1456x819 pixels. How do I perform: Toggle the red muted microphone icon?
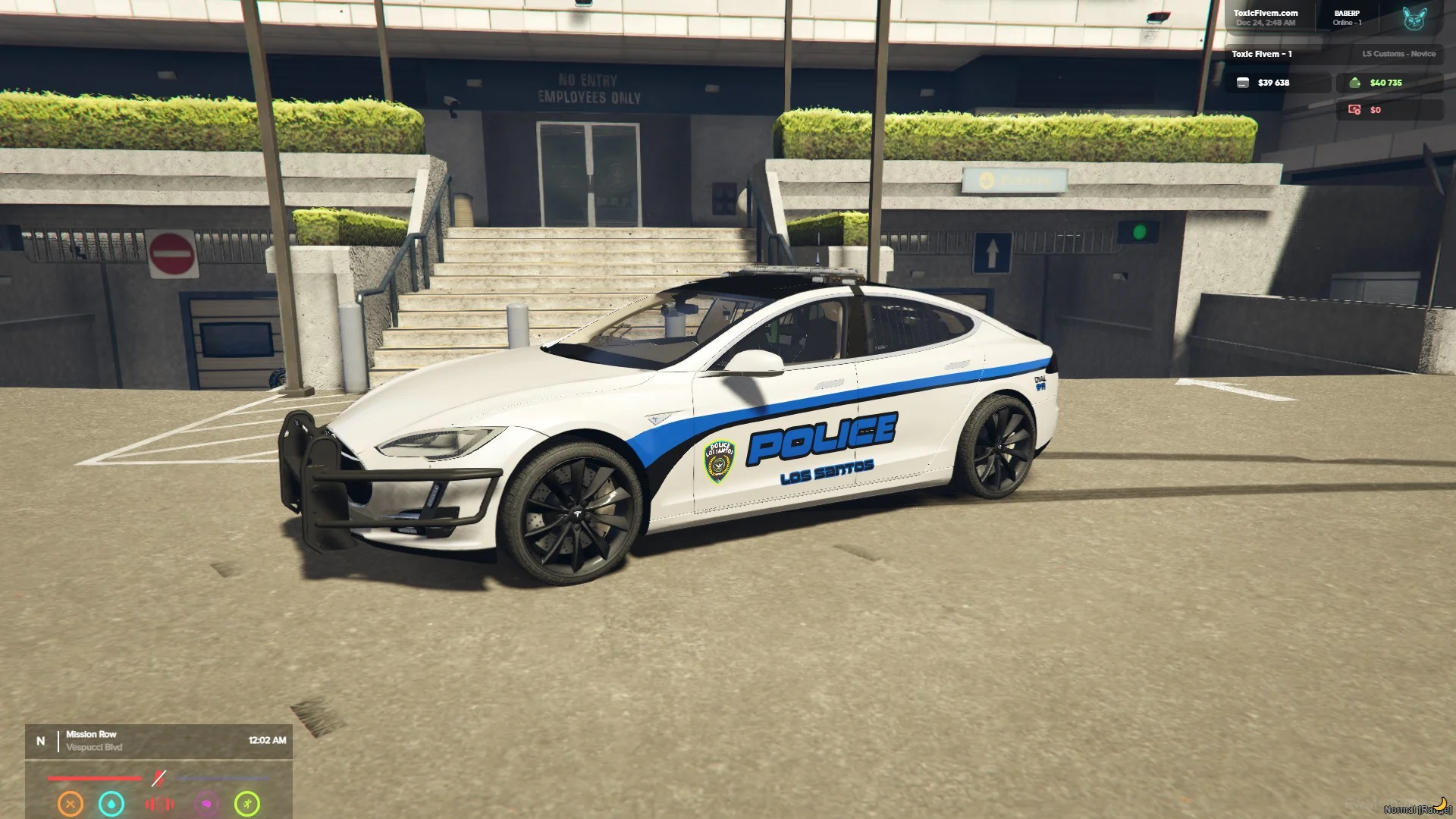[x=158, y=778]
